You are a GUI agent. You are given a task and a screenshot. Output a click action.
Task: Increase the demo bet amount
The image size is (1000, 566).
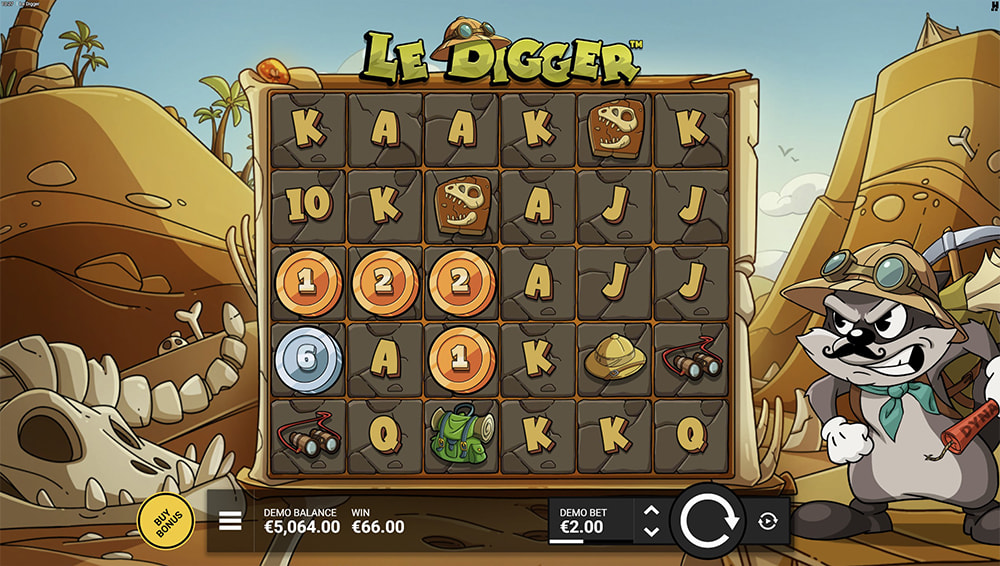click(x=651, y=510)
